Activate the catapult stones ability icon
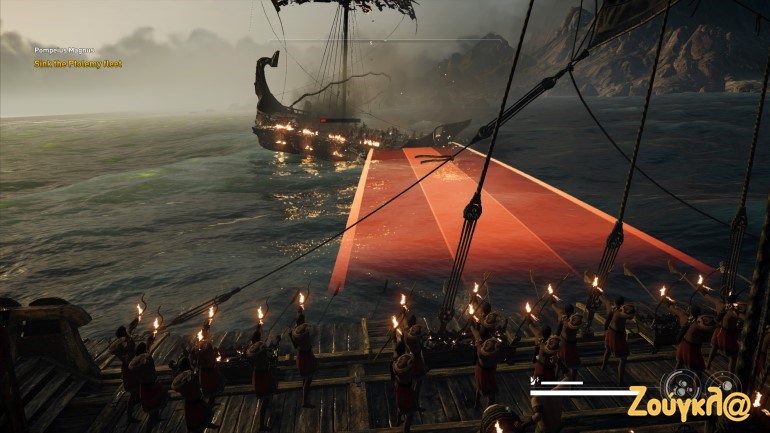Screen dimensions: 770x433 [680, 385]
